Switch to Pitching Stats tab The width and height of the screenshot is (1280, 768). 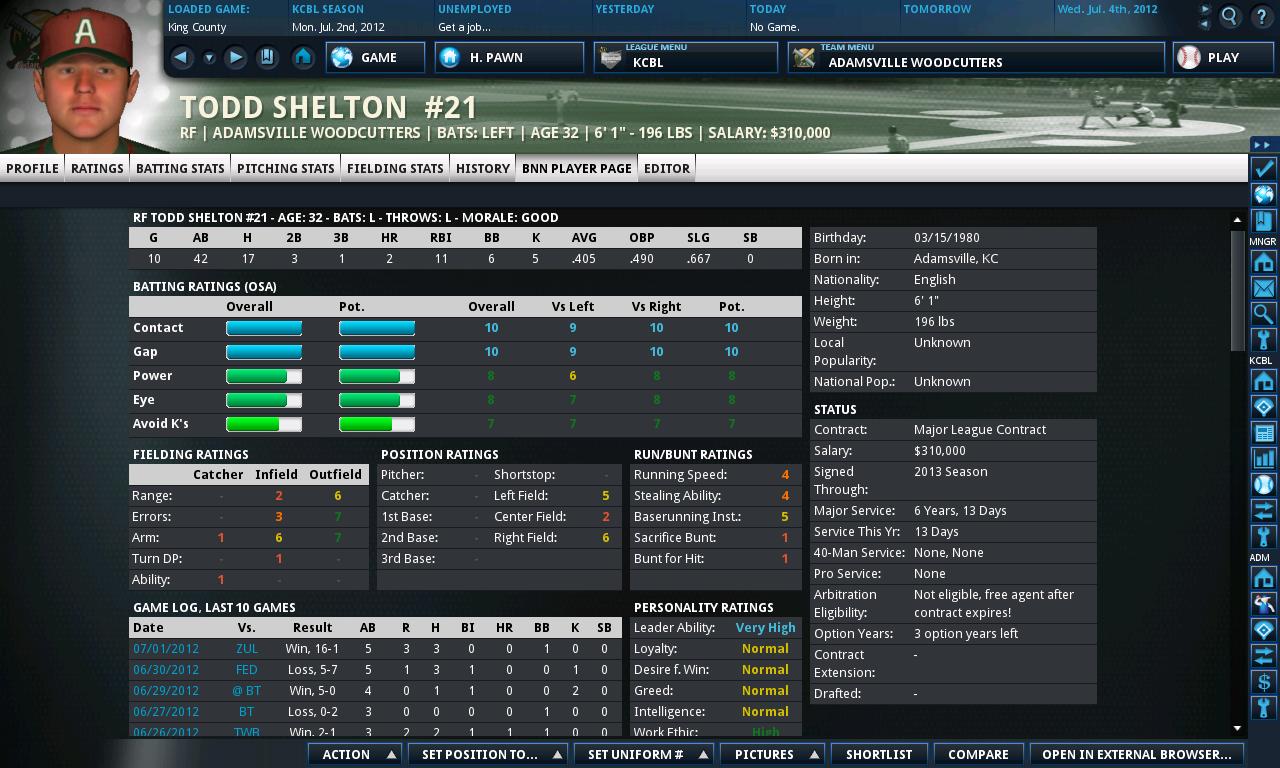point(285,168)
